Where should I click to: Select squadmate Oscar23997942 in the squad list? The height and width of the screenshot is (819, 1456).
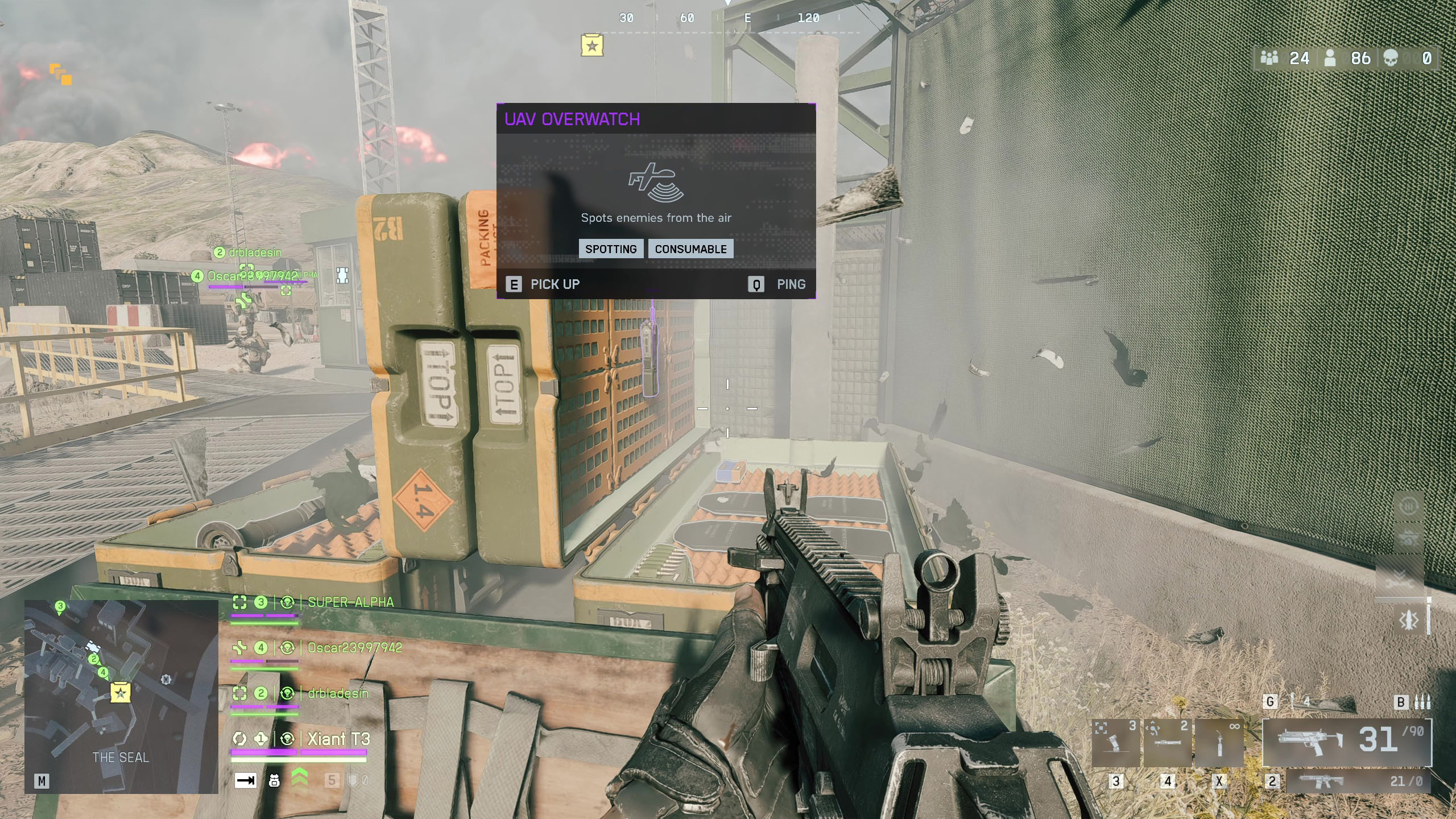[354, 648]
